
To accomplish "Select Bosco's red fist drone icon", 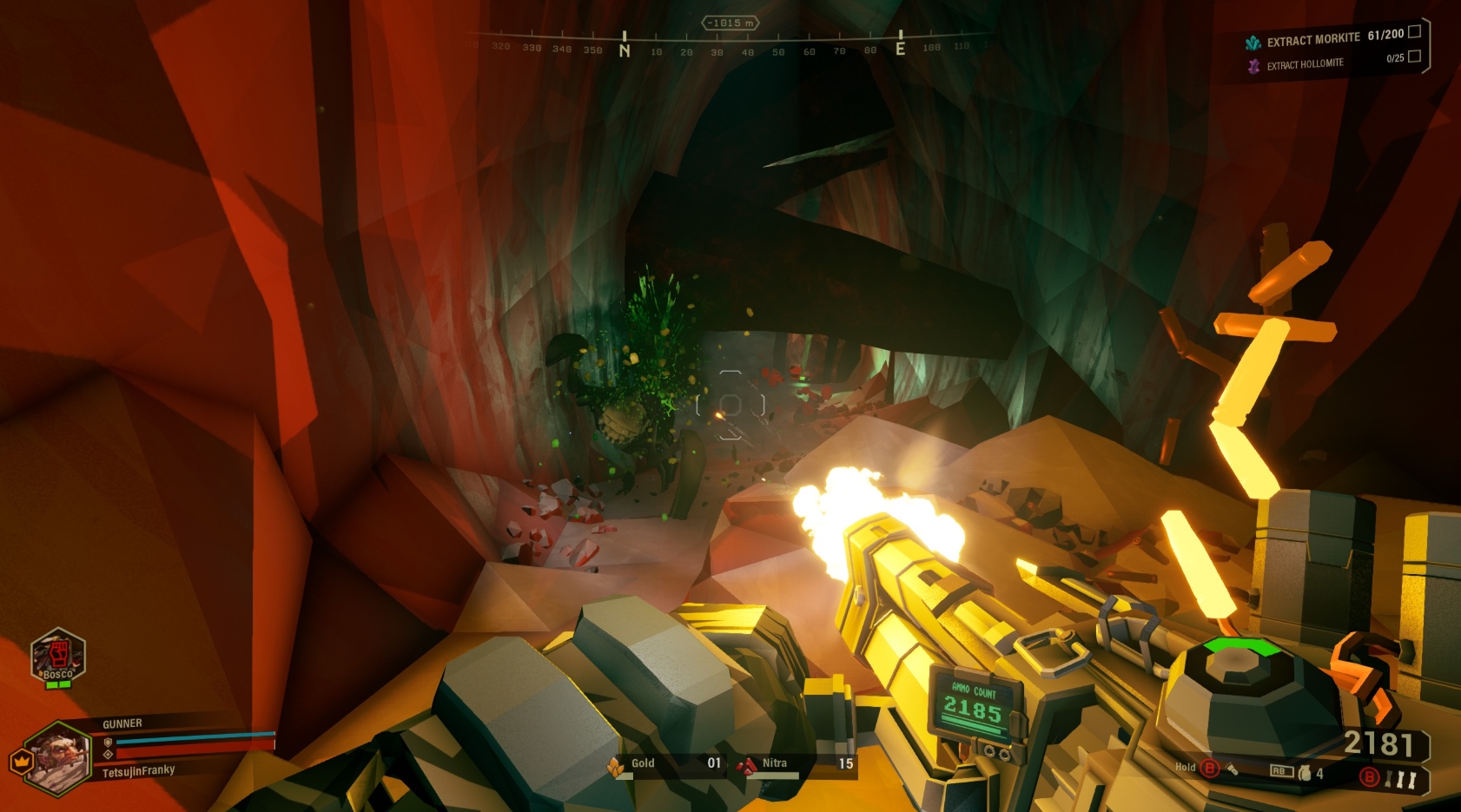I will tap(59, 655).
